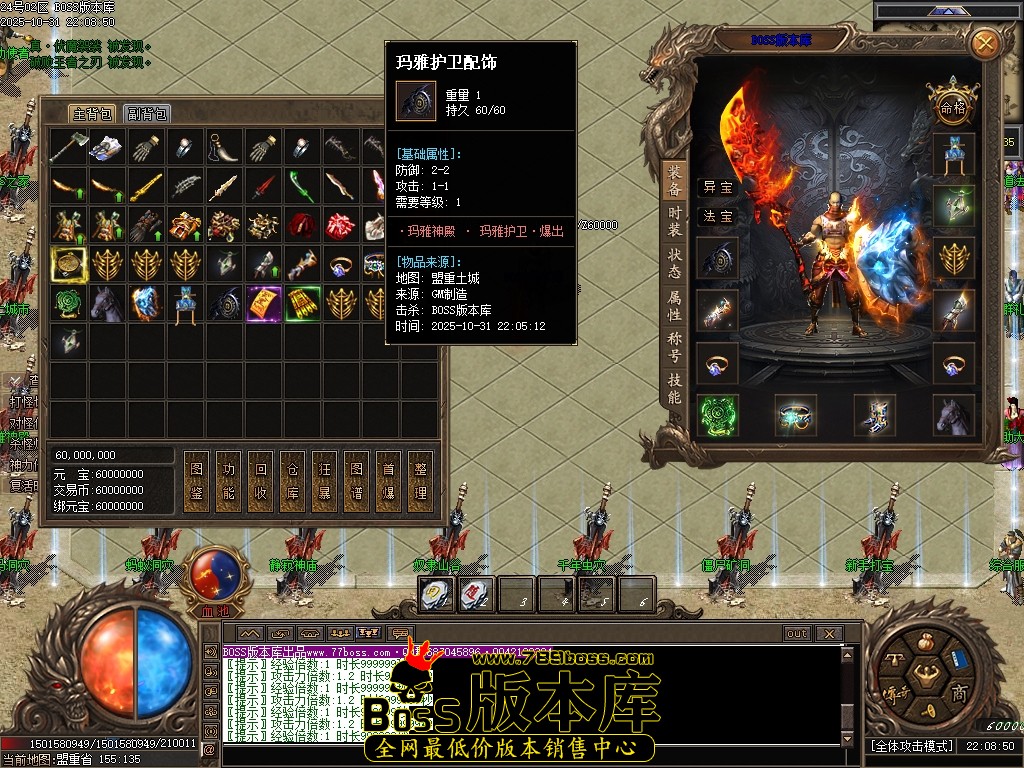
Task: Open the 图鉴 codex button
Action: click(x=197, y=481)
